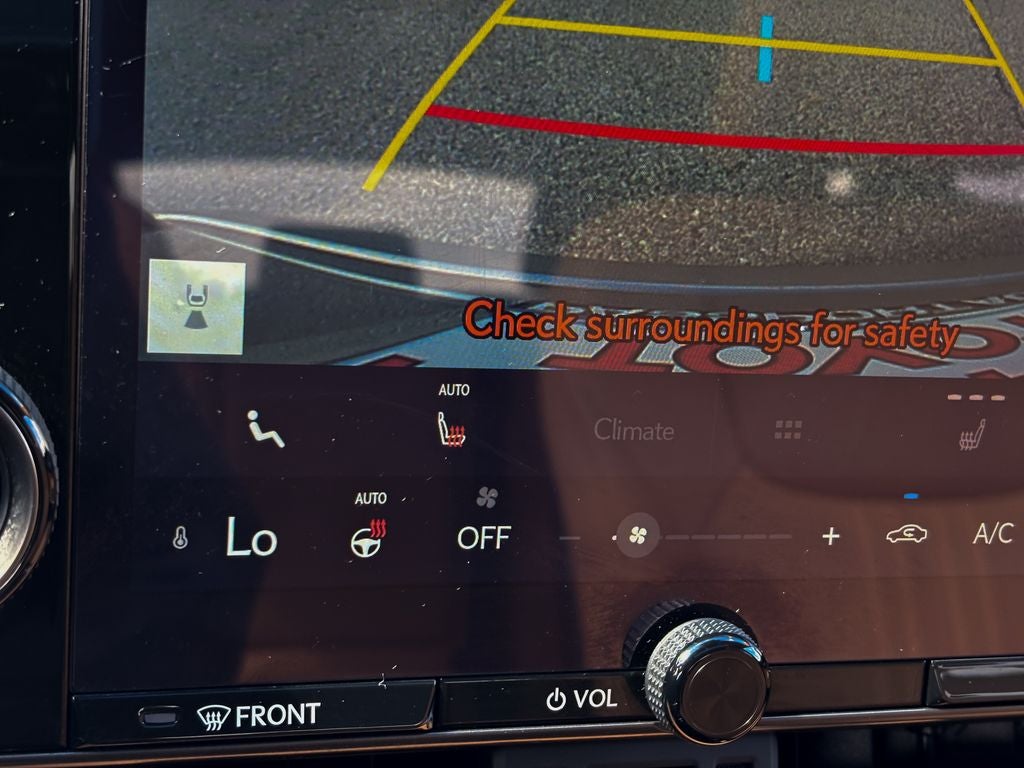
Task: Increase fan speed with the plus
Action: click(x=830, y=537)
